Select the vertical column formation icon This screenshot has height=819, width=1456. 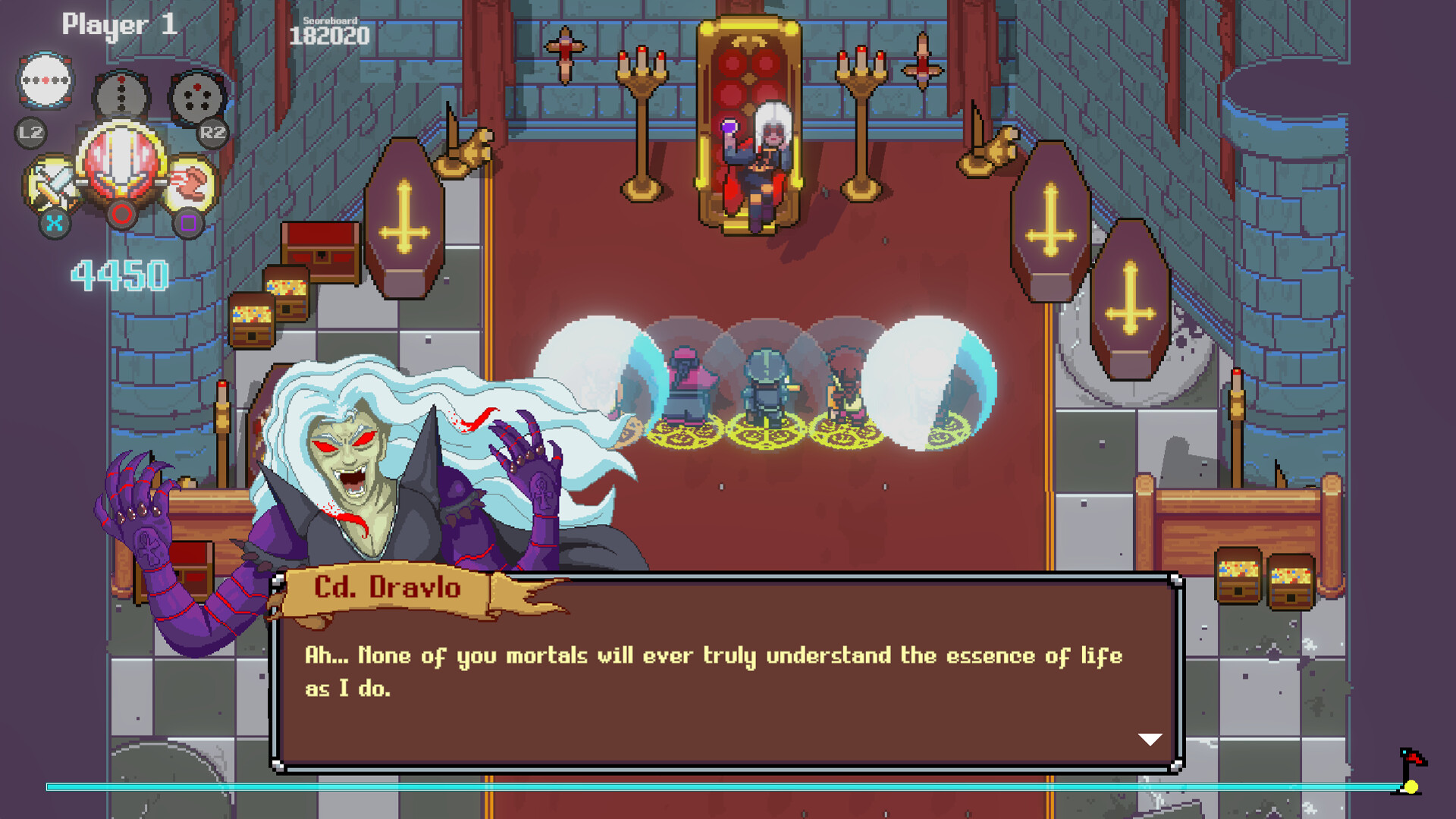pyautogui.click(x=121, y=96)
